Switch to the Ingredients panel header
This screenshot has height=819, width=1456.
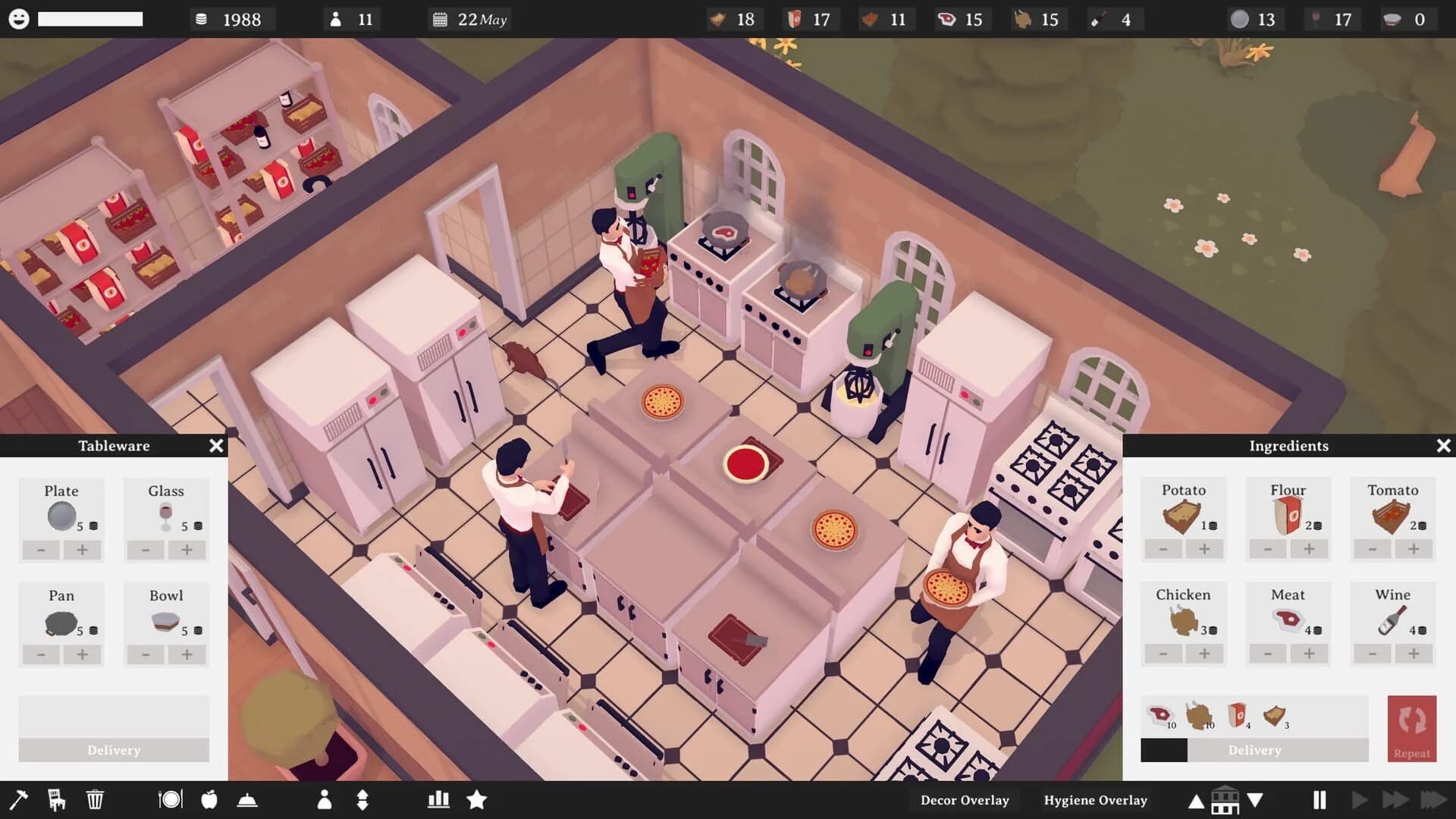1289,446
